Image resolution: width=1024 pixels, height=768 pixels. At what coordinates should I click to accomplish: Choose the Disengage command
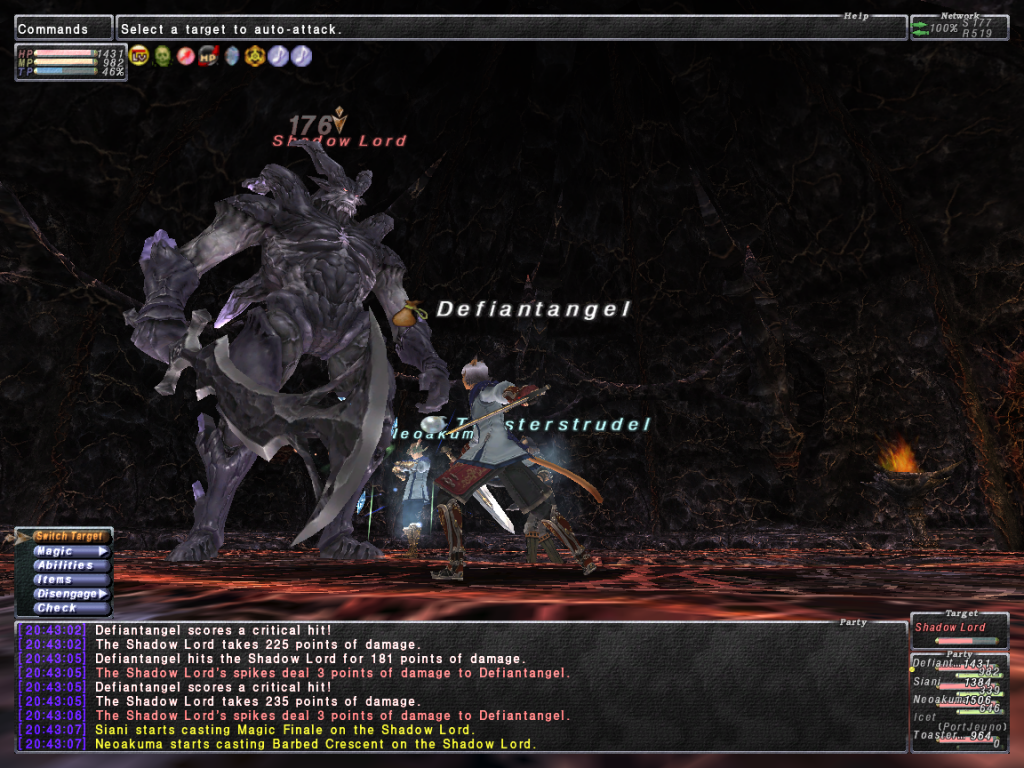(67, 593)
